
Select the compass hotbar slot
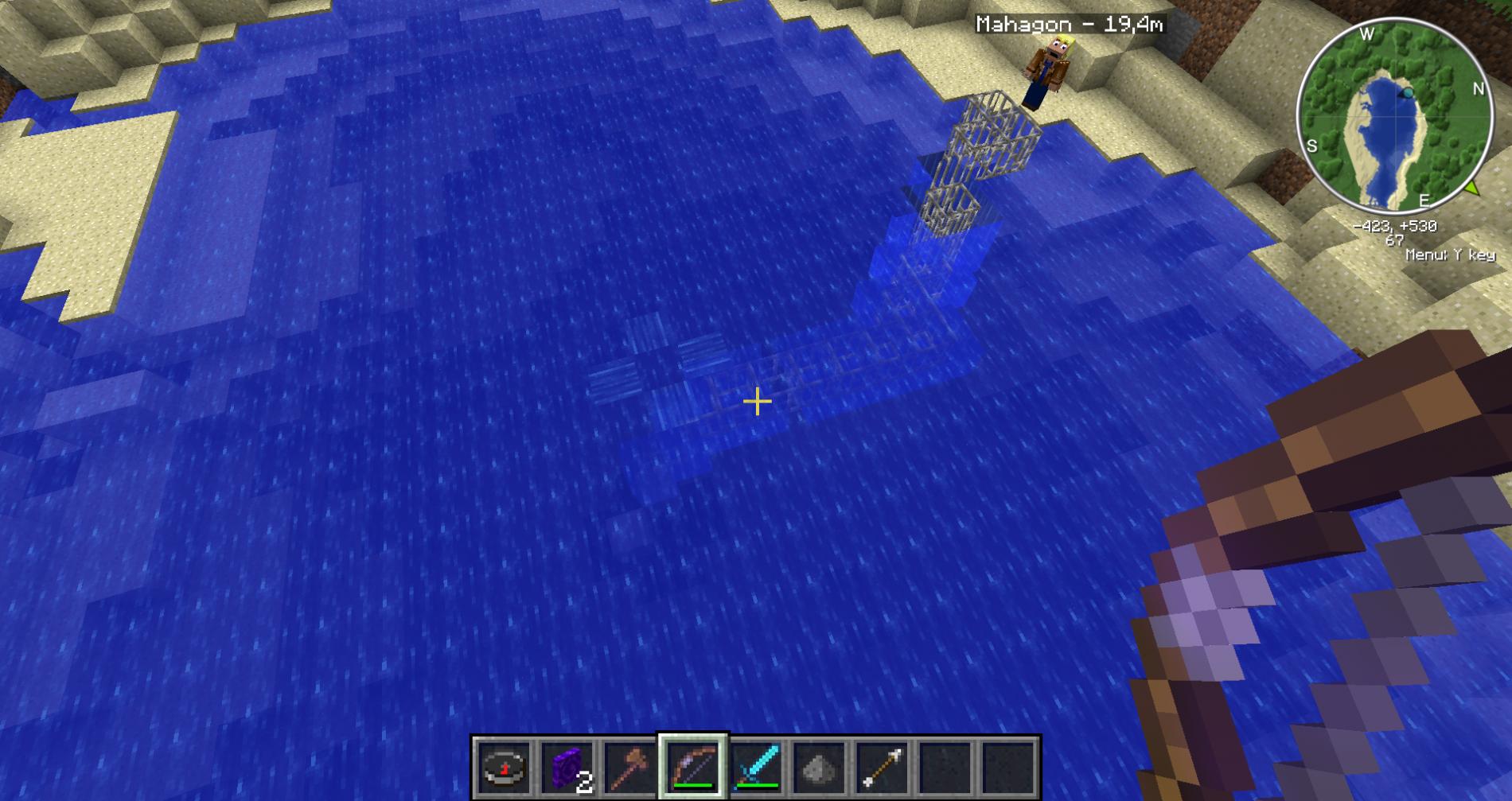(x=503, y=768)
